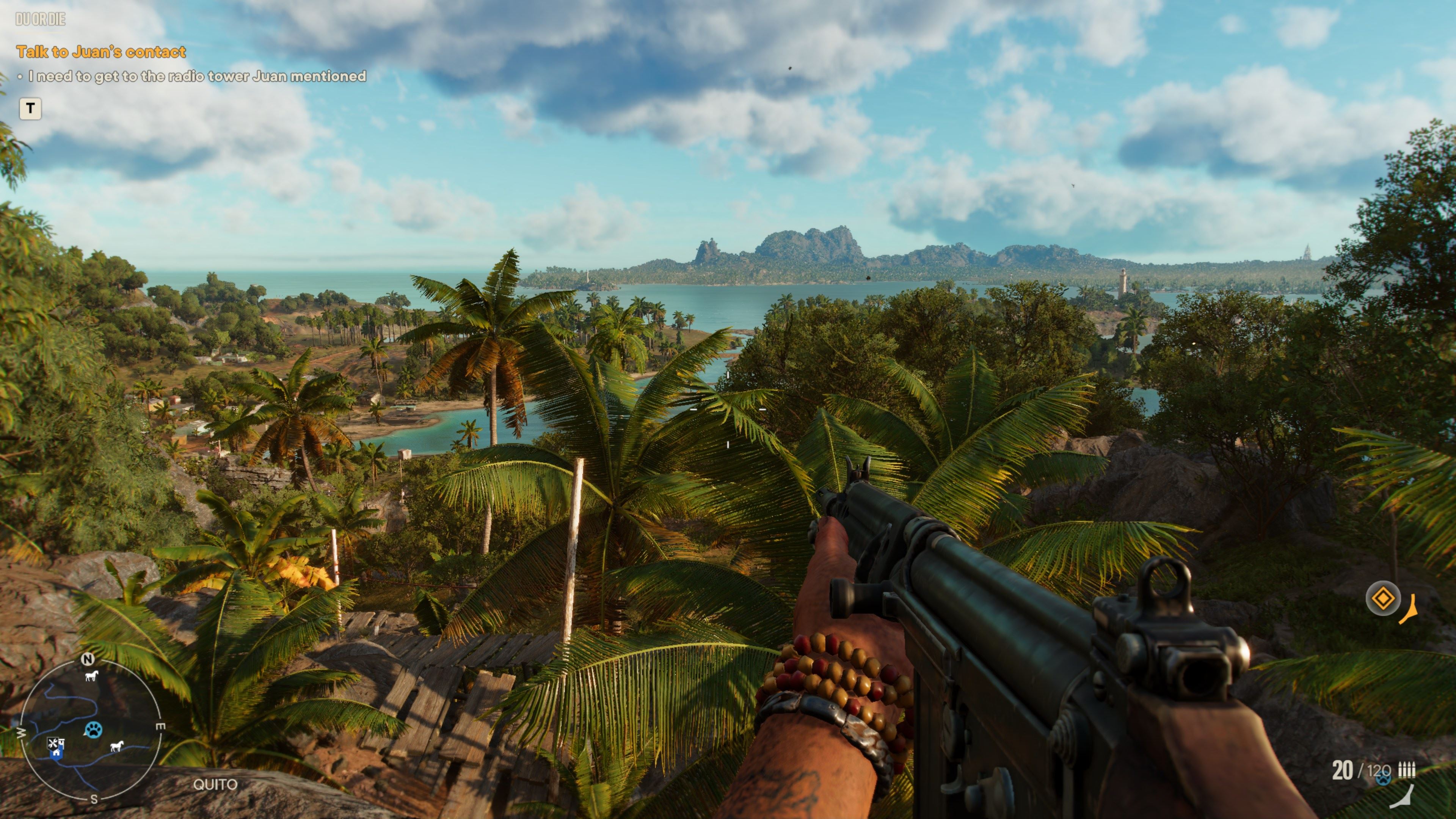This screenshot has height=819, width=1456.
Task: Select the blue house marker on minimap
Action: pyautogui.click(x=55, y=752)
